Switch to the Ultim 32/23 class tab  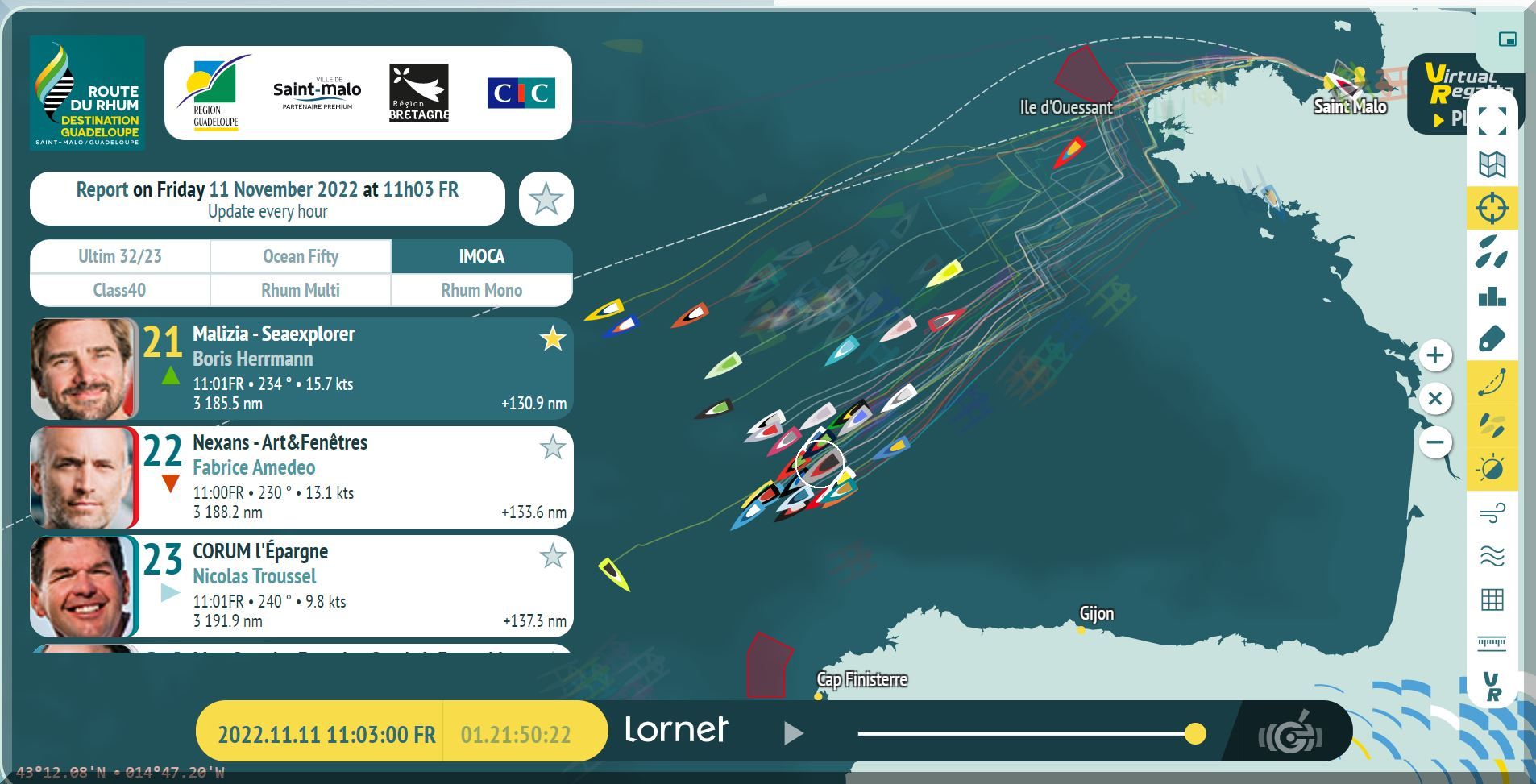(x=120, y=256)
